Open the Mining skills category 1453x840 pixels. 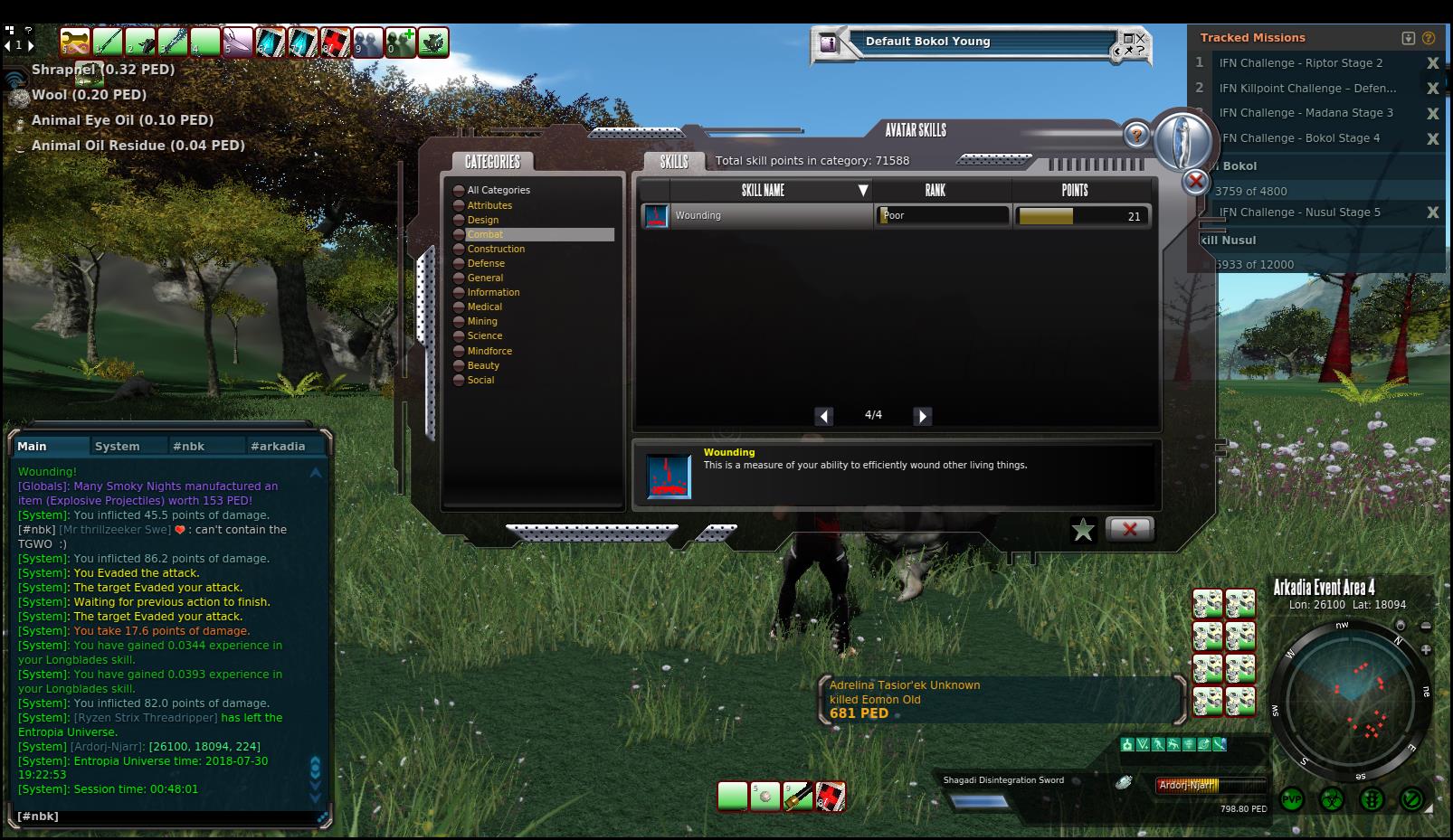click(482, 321)
